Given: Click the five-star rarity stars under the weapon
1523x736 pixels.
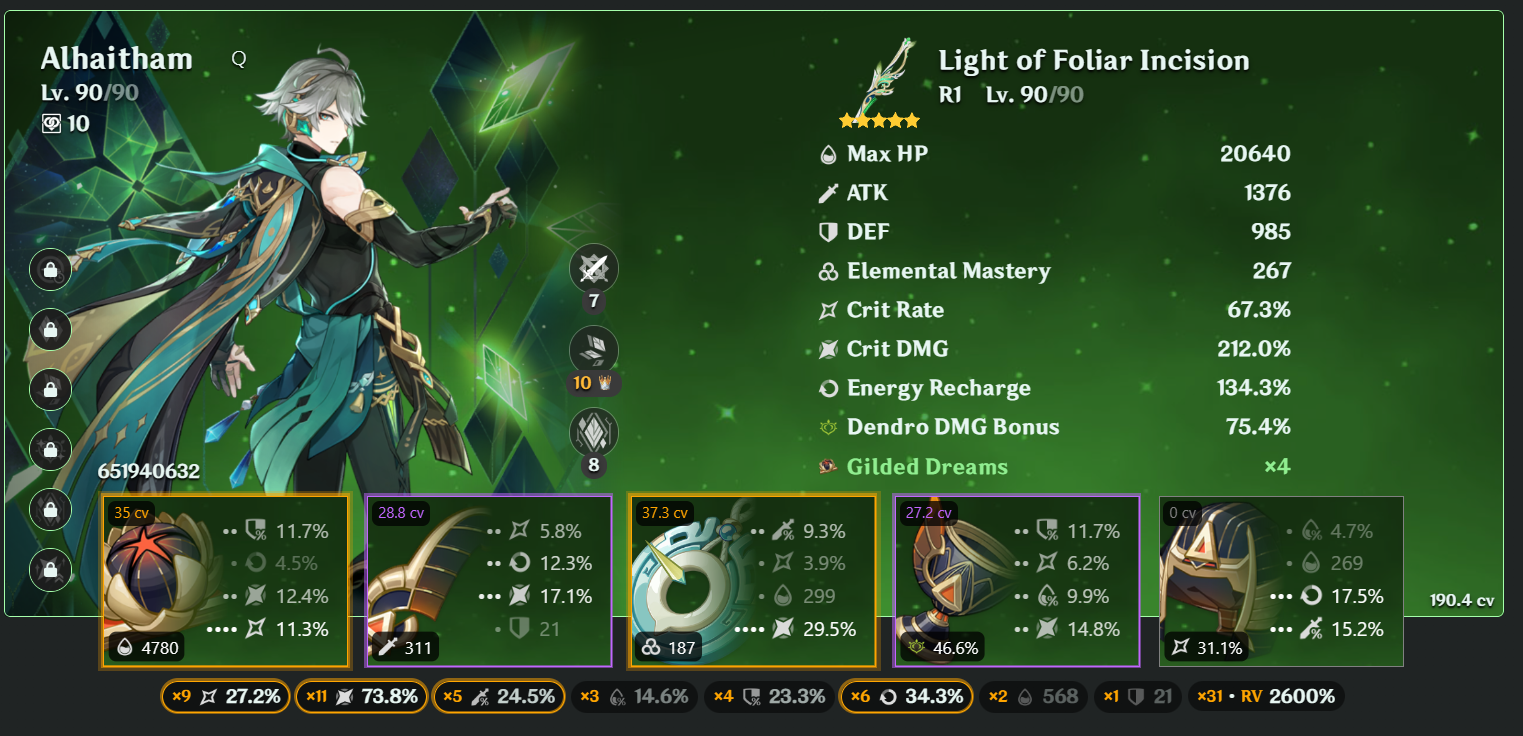Looking at the screenshot, I should pyautogui.click(x=879, y=120).
